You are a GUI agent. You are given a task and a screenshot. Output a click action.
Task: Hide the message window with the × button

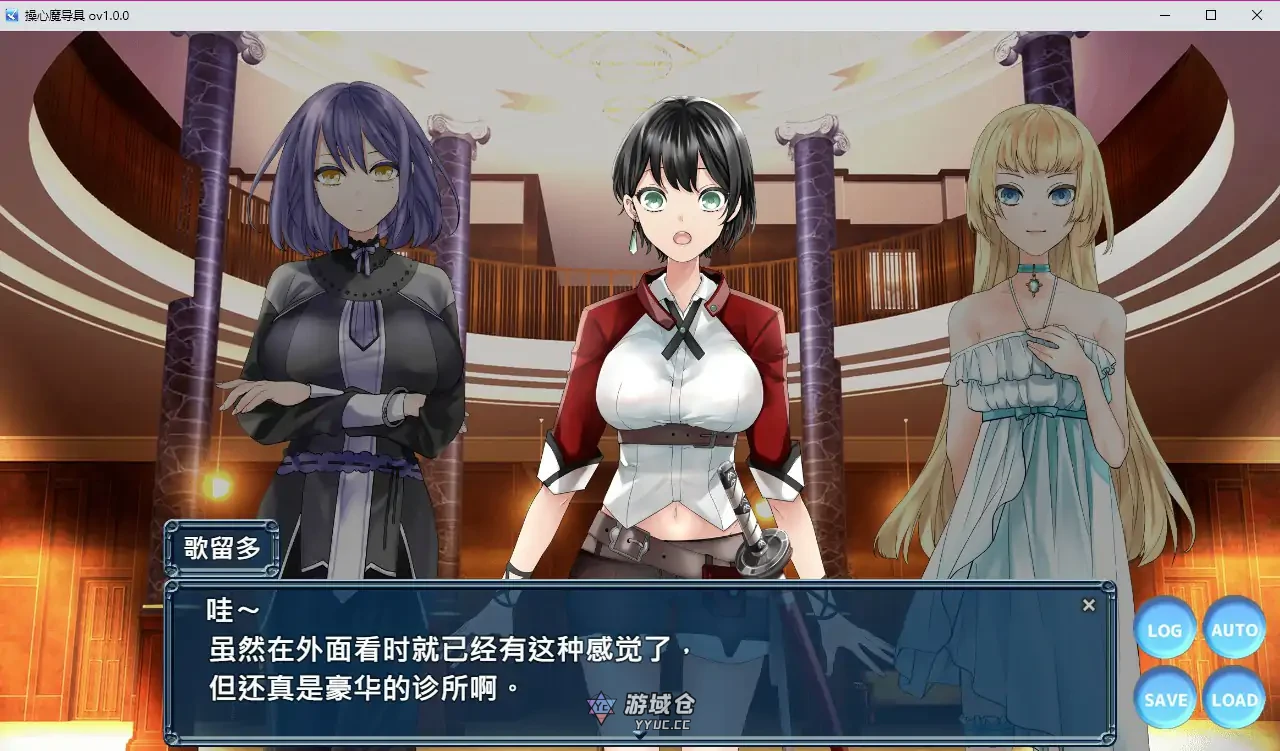pos(1089,604)
